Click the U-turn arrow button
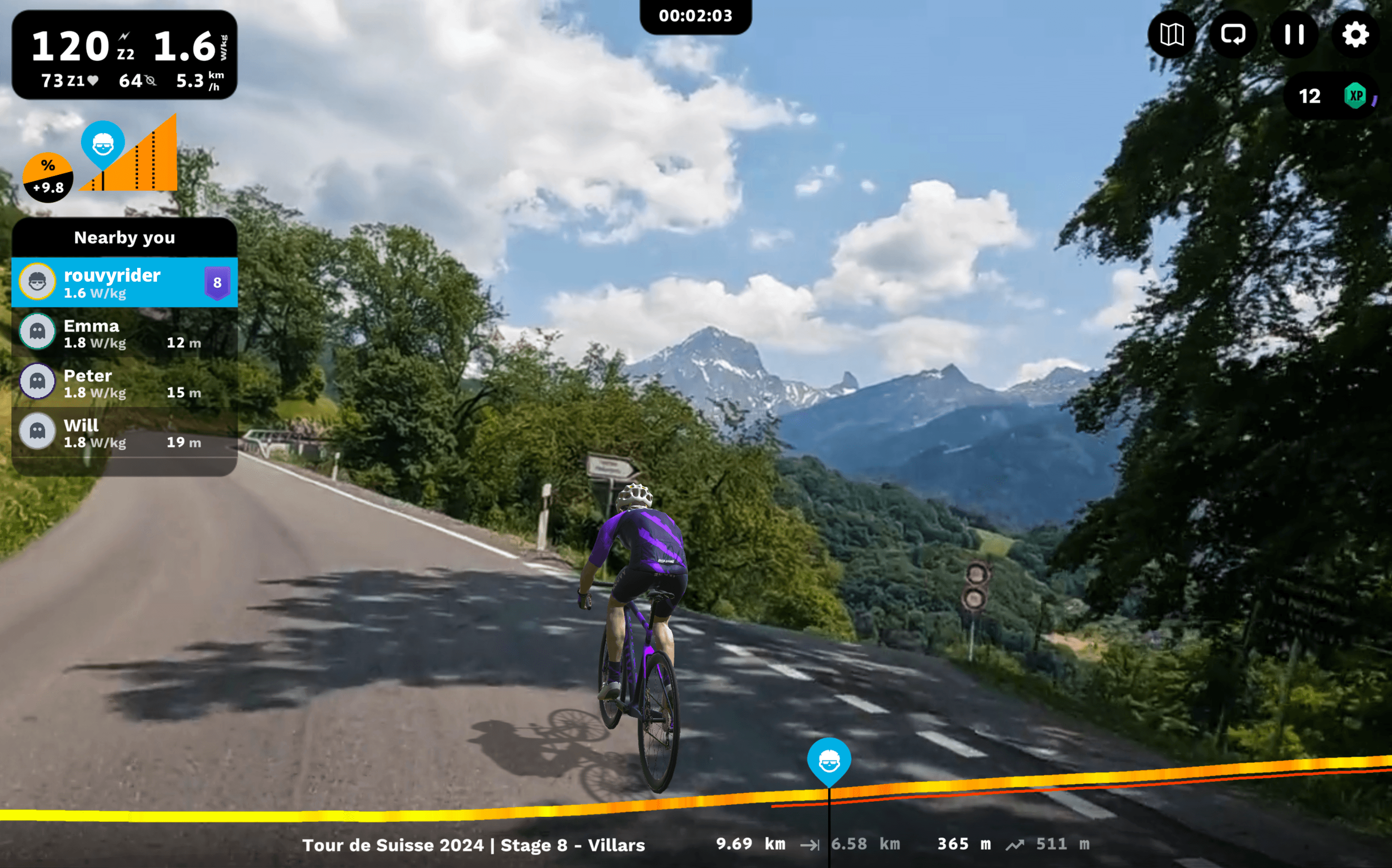This screenshot has width=1392, height=868. (1232, 35)
